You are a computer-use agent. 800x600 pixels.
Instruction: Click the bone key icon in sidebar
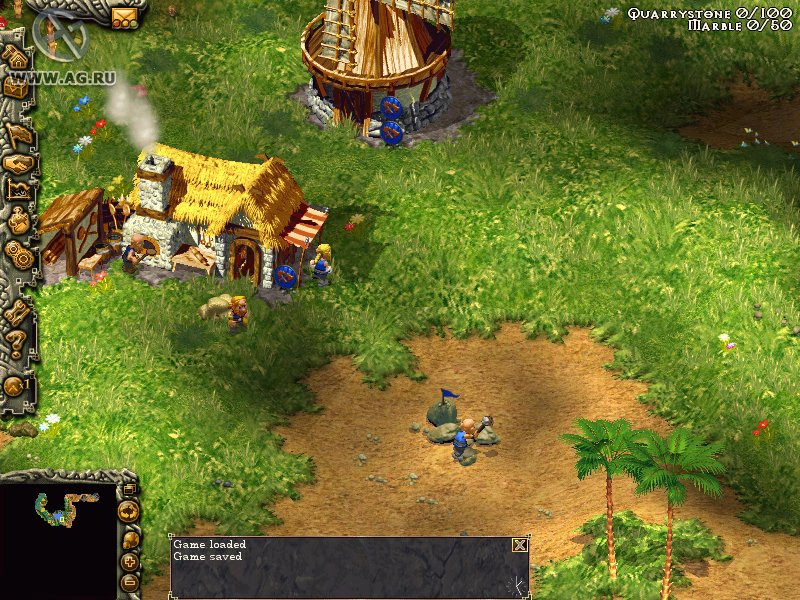17,312
